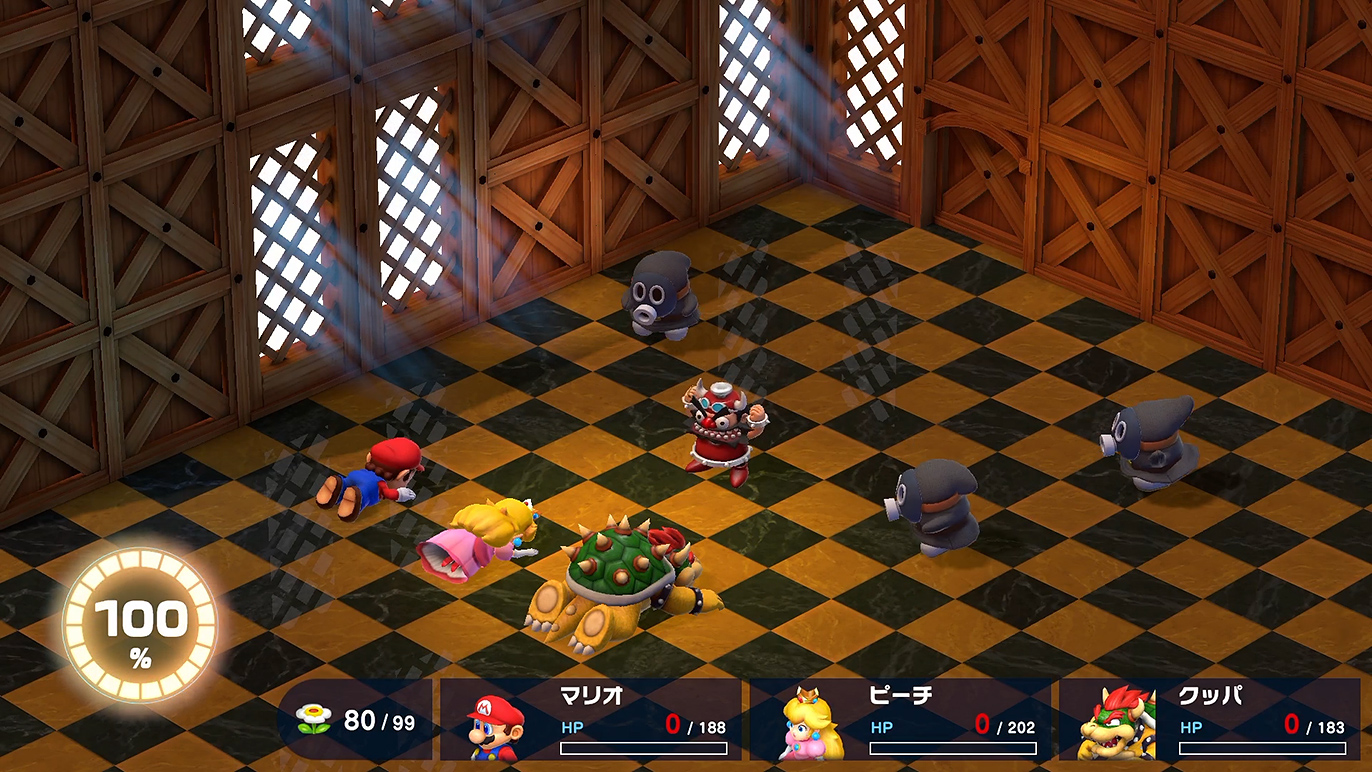This screenshot has width=1372, height=772.
Task: Select Peach's party status panel
Action: (901, 720)
